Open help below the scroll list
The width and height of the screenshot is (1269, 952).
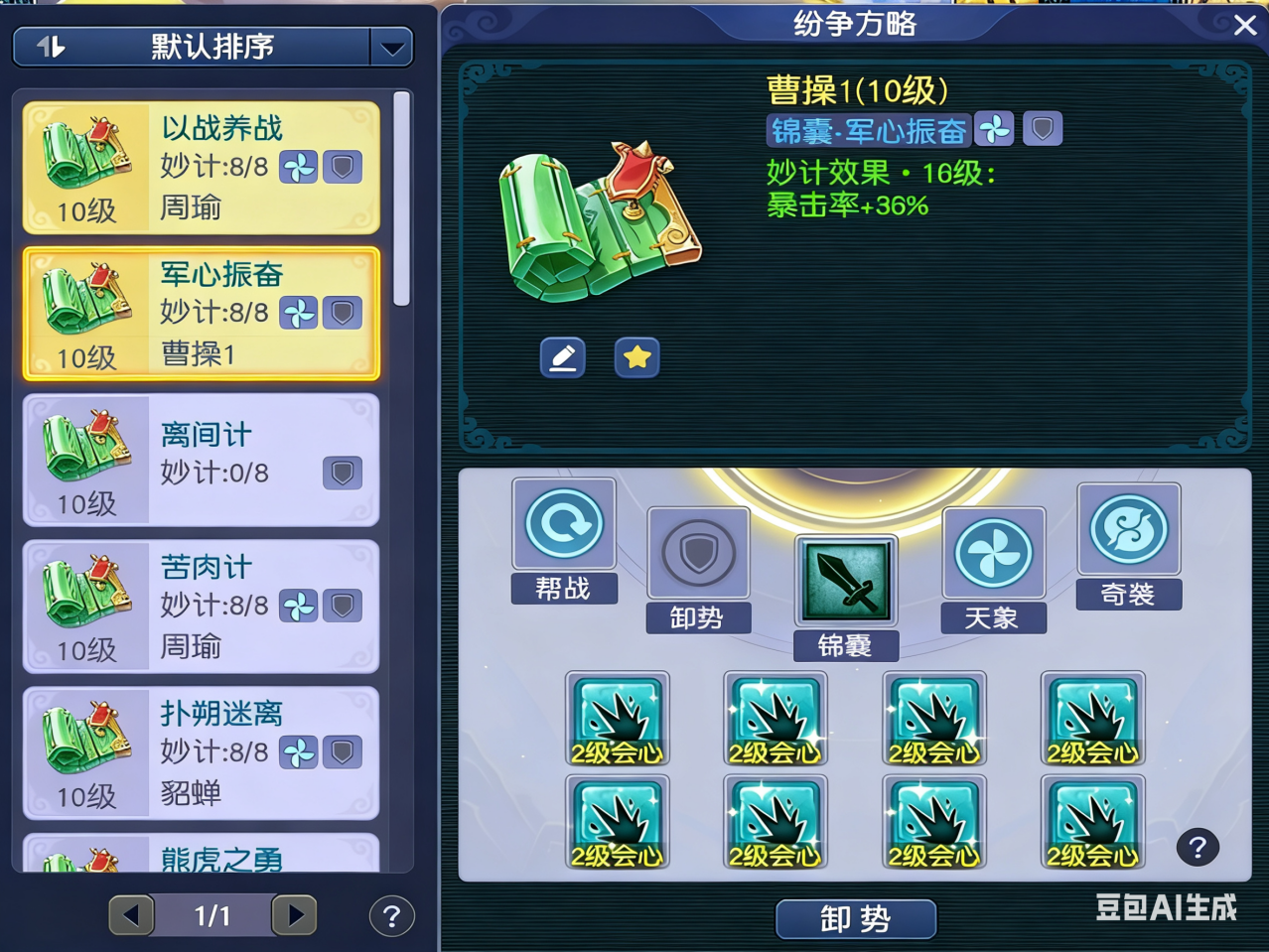(x=391, y=916)
